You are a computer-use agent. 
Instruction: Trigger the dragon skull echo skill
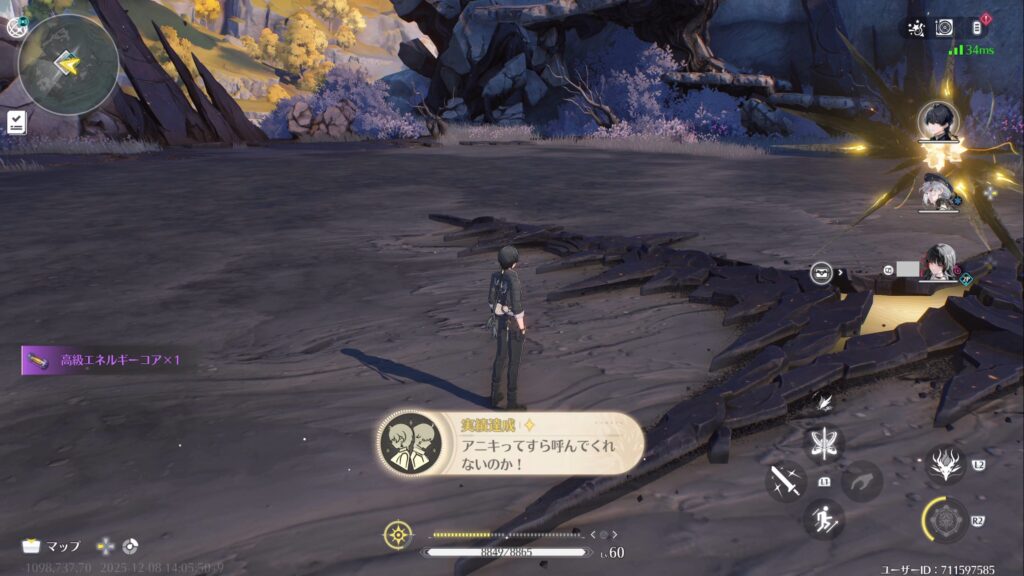click(x=945, y=464)
